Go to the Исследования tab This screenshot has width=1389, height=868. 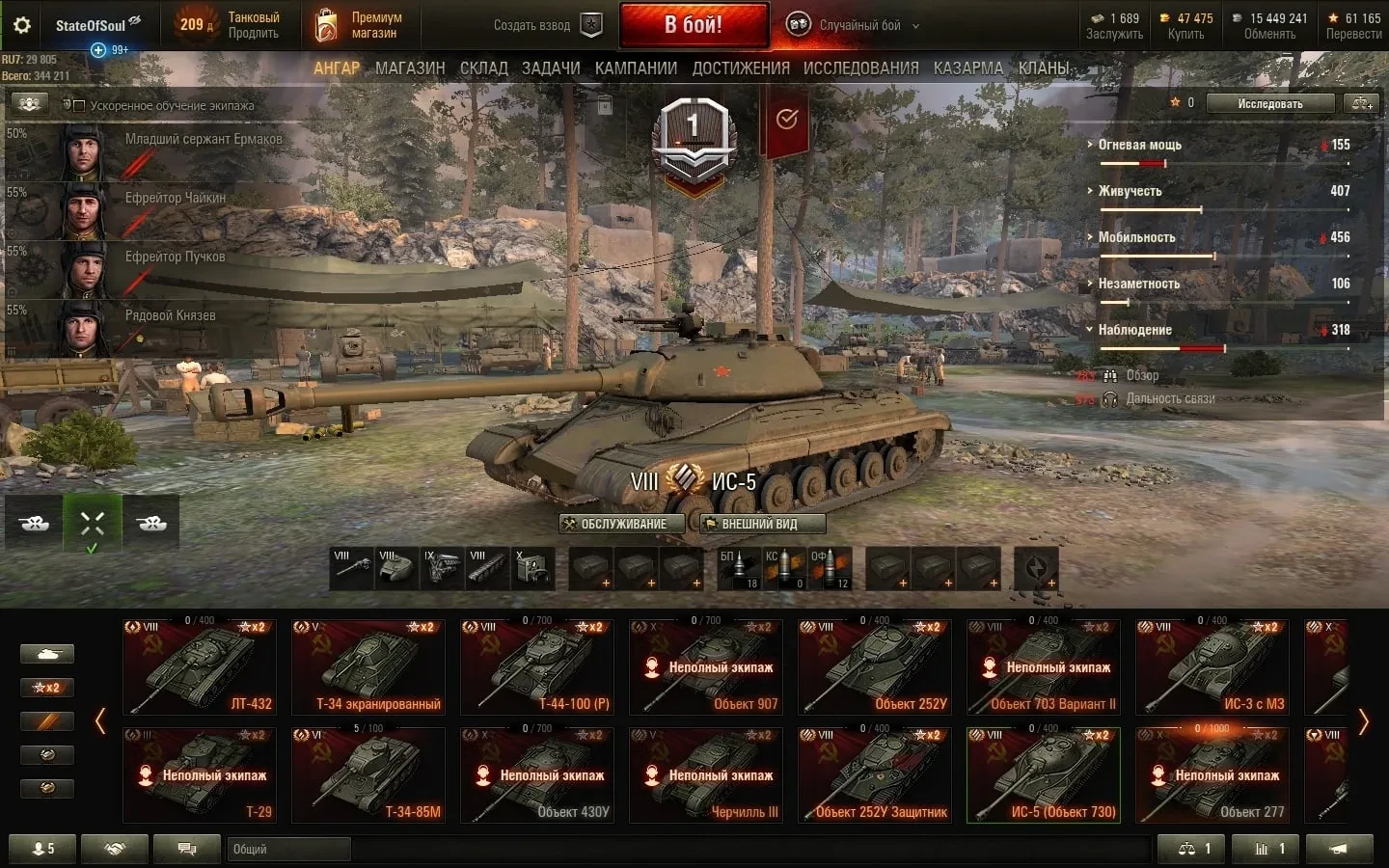click(x=860, y=68)
